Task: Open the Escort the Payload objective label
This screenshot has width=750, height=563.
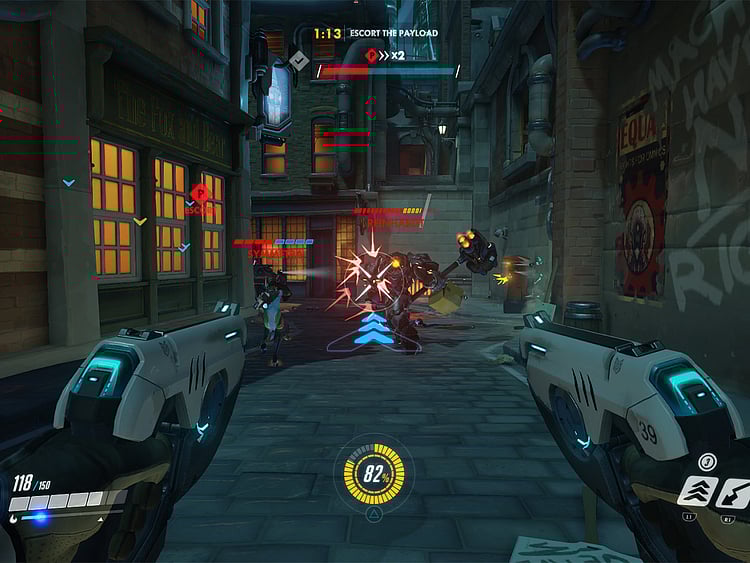Action: click(x=391, y=33)
